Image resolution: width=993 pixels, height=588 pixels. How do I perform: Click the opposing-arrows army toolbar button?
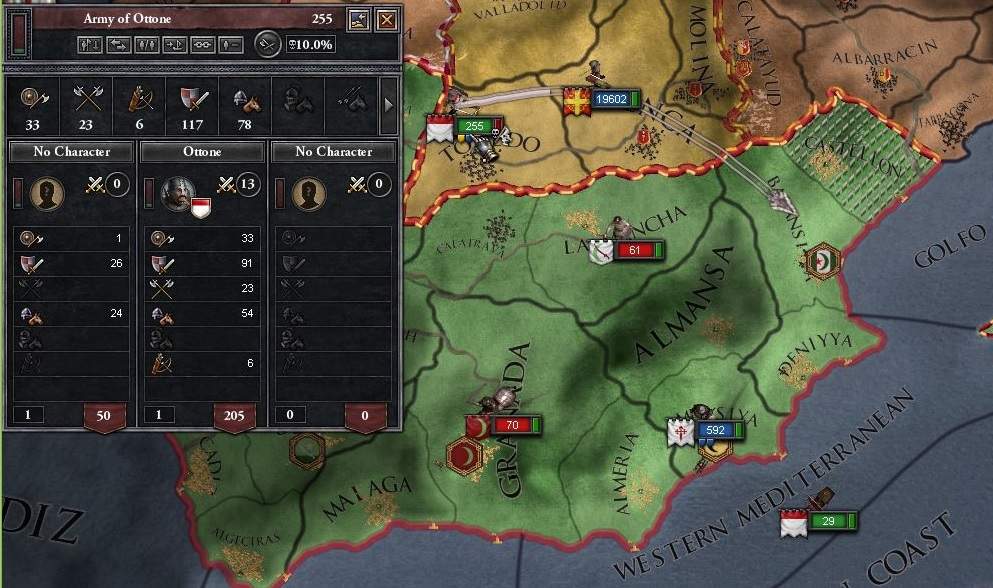click(x=116, y=44)
